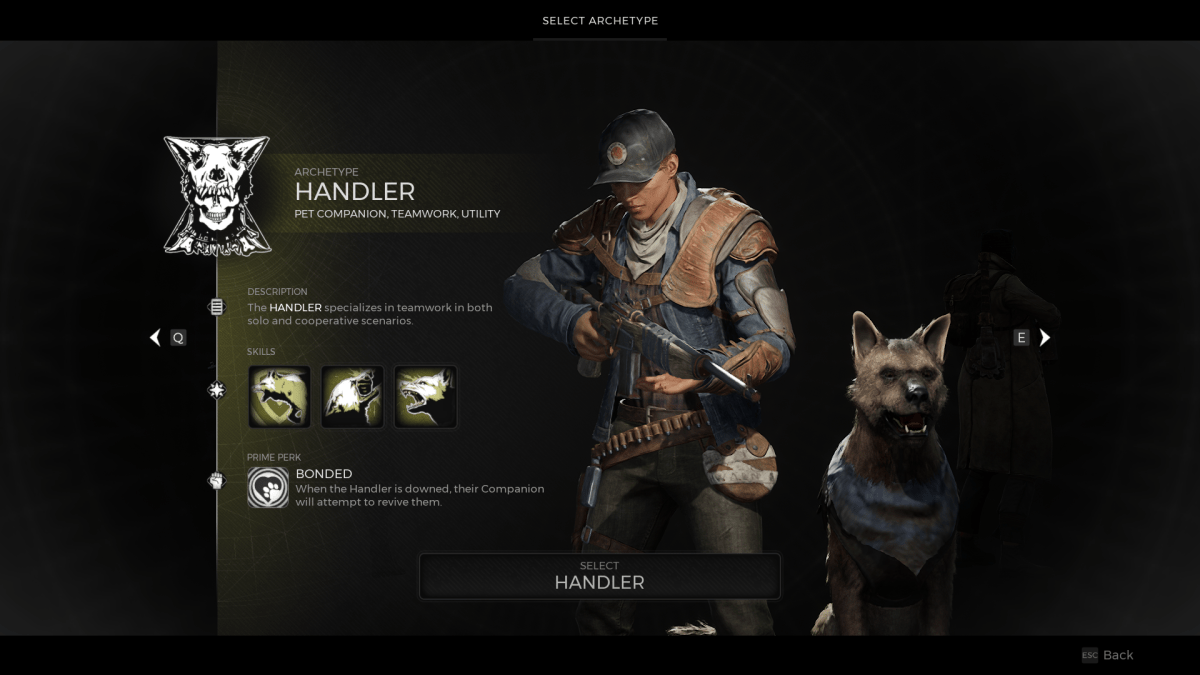
Task: Confirm the Select Handler button
Action: coord(599,576)
